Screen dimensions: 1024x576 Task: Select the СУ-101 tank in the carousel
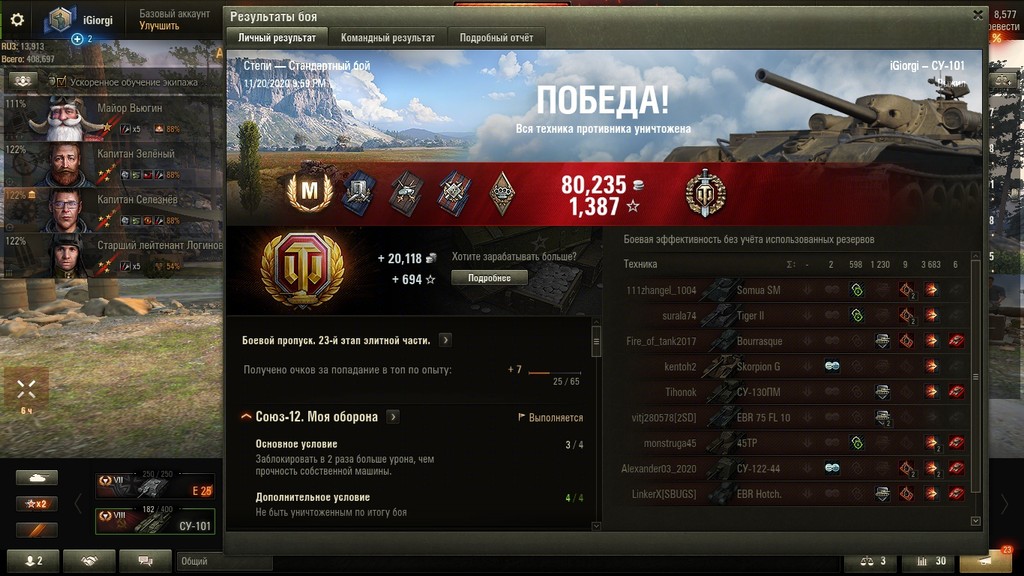coord(154,521)
